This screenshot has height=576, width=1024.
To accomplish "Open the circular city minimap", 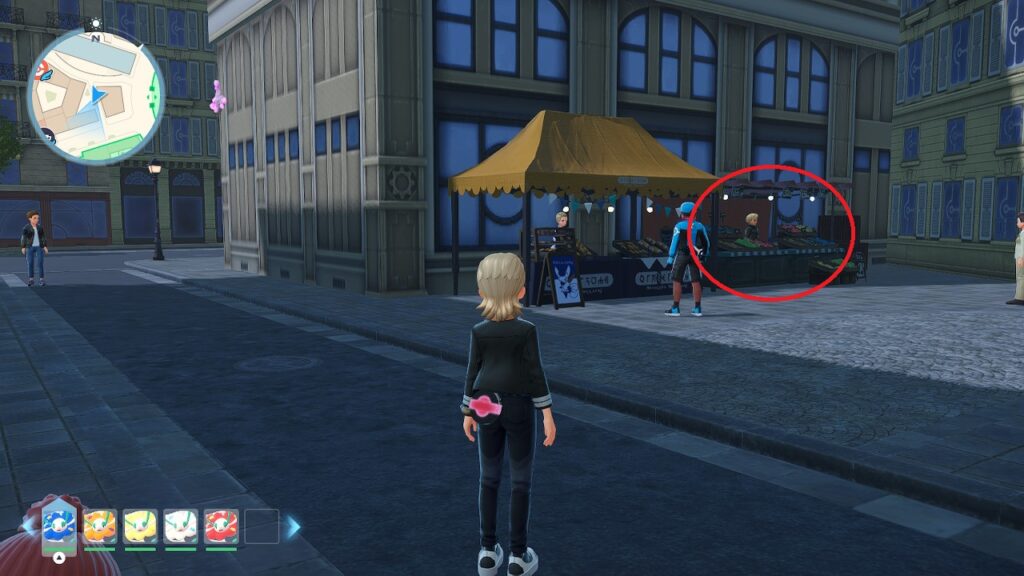I will (x=96, y=95).
